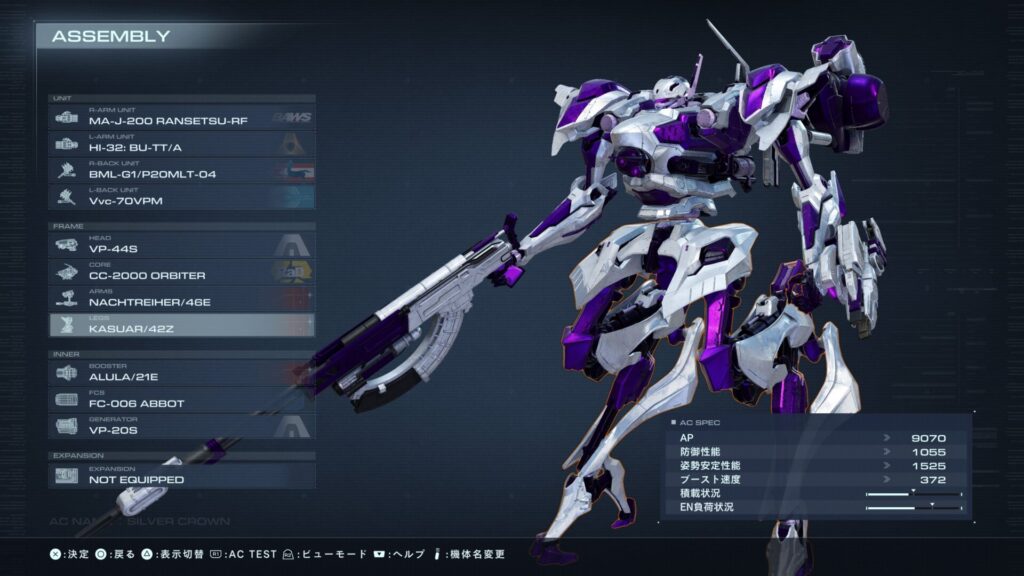
Task: Choose the KASUAR/42Z legs part
Action: 182,325
